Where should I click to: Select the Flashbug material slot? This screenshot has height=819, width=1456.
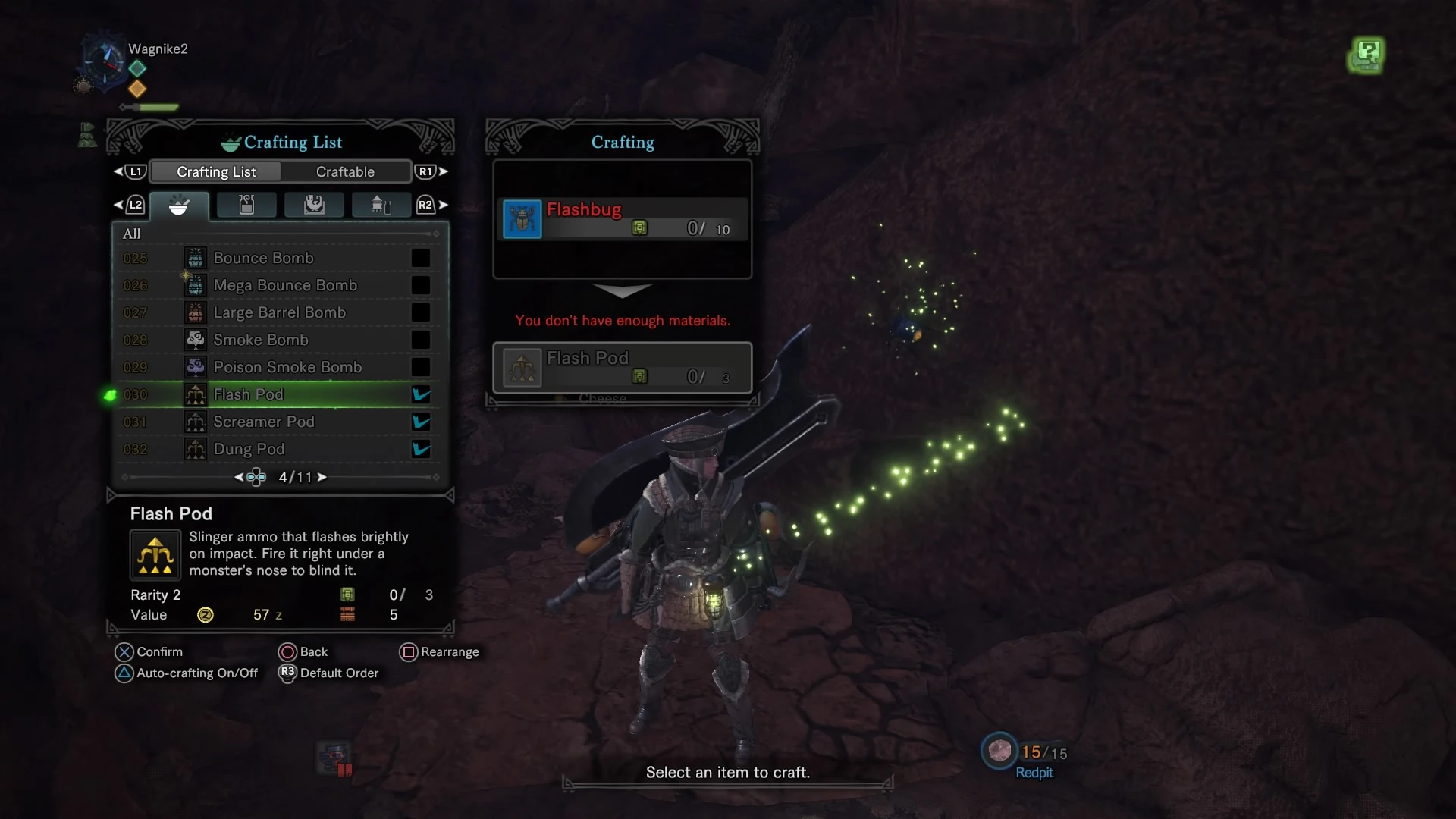point(623,218)
